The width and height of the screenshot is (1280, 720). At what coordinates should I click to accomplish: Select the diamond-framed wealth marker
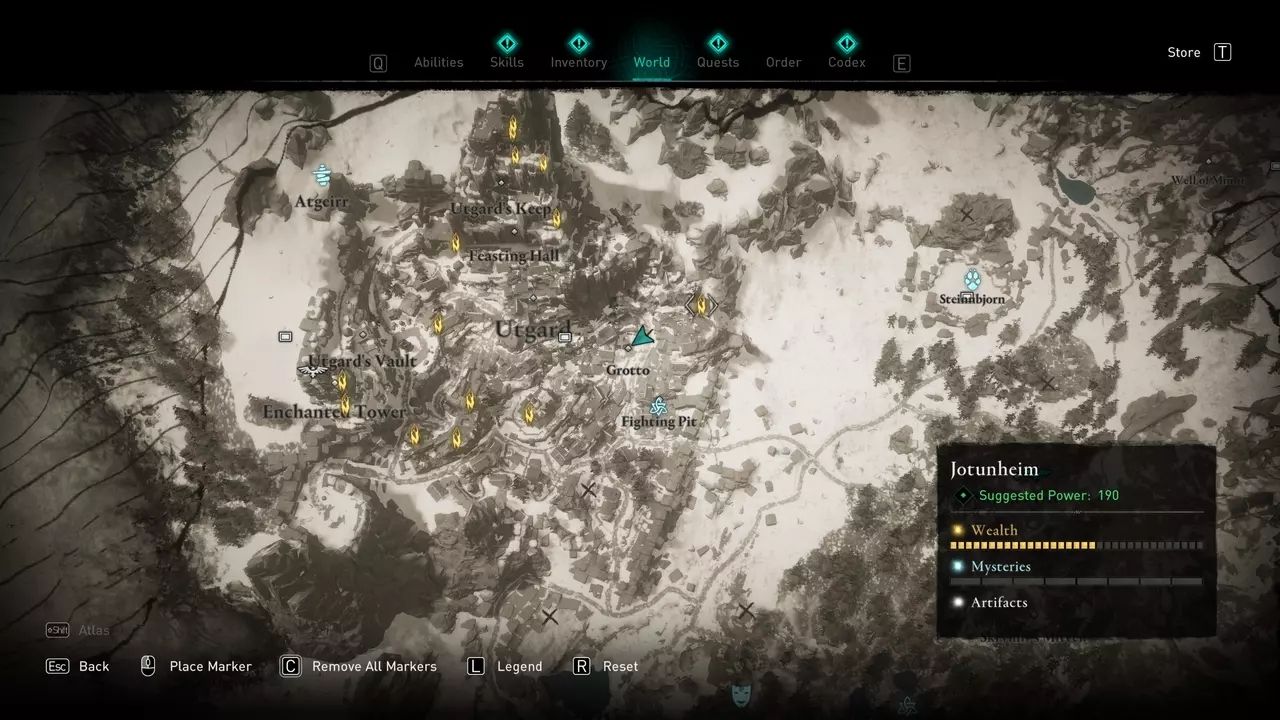701,304
